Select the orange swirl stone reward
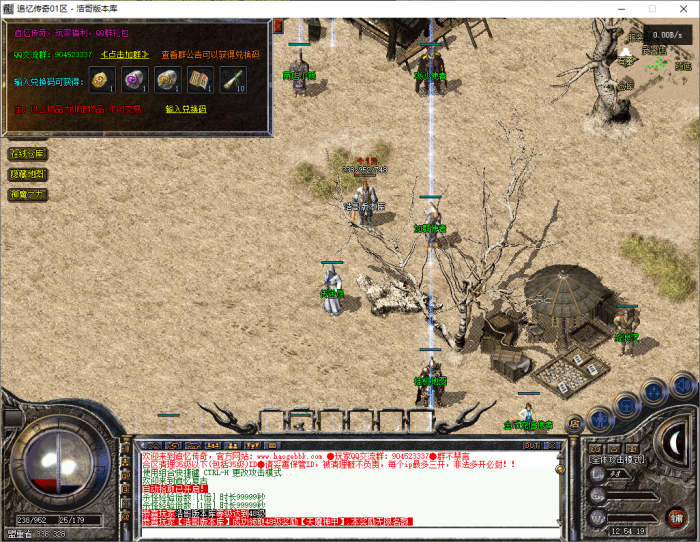Image resolution: width=700 pixels, height=542 pixels. point(165,80)
